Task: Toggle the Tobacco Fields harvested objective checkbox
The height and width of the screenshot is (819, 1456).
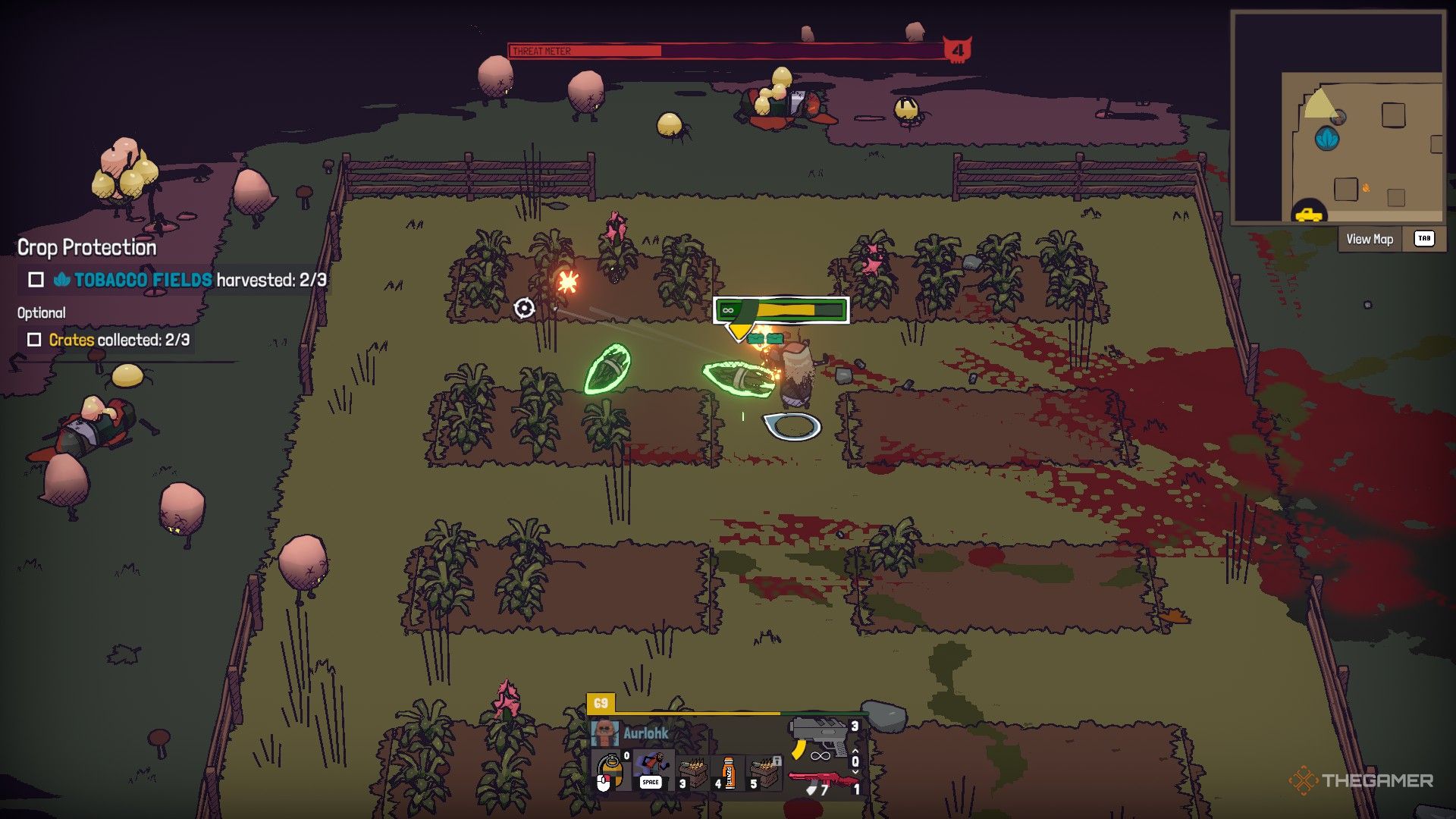Action: coord(36,280)
